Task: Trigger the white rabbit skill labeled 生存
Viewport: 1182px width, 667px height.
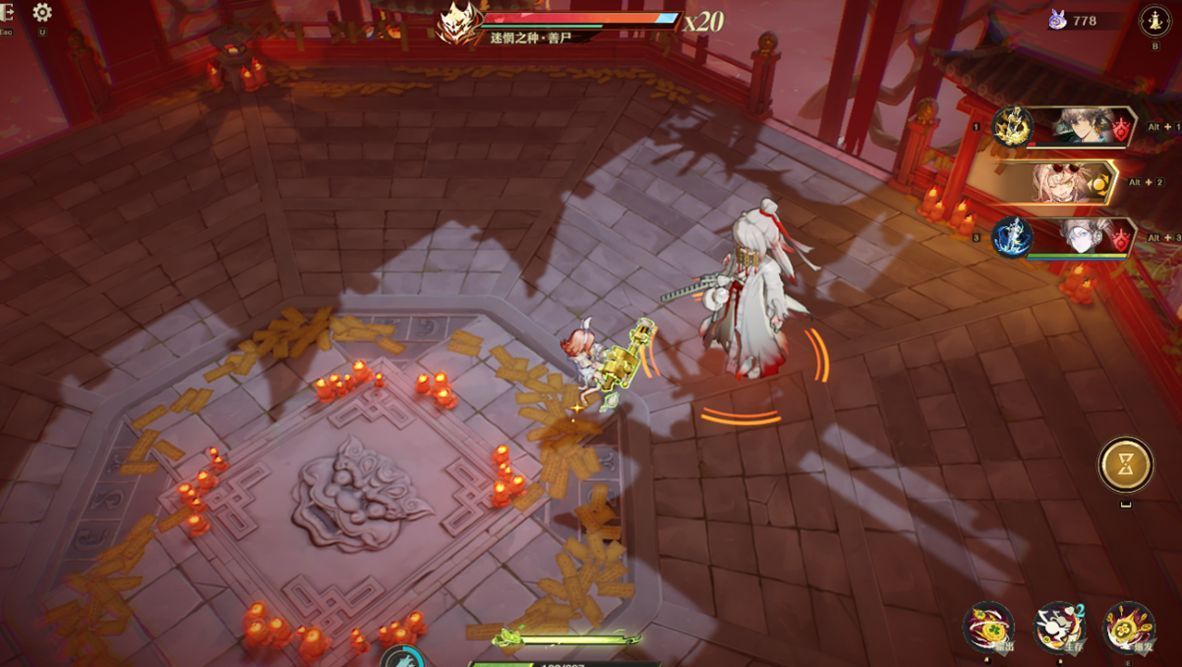Action: pyautogui.click(x=1058, y=627)
